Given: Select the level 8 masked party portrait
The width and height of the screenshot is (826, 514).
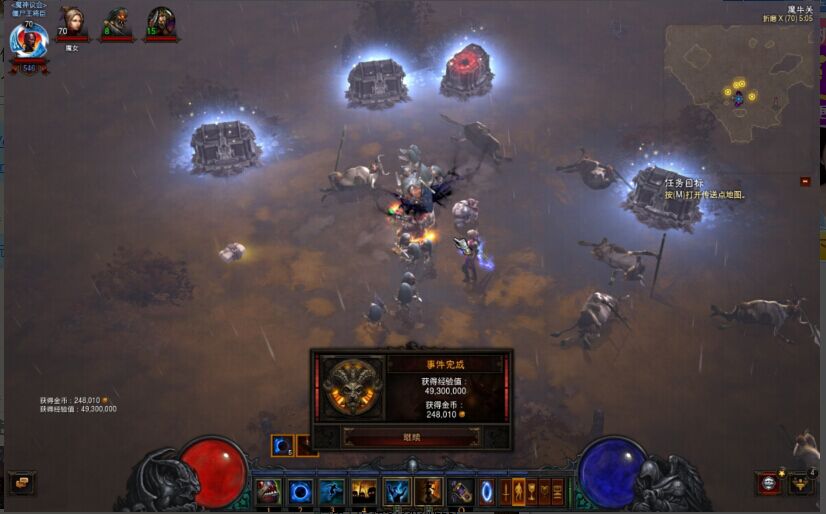Looking at the screenshot, I should 116,22.
